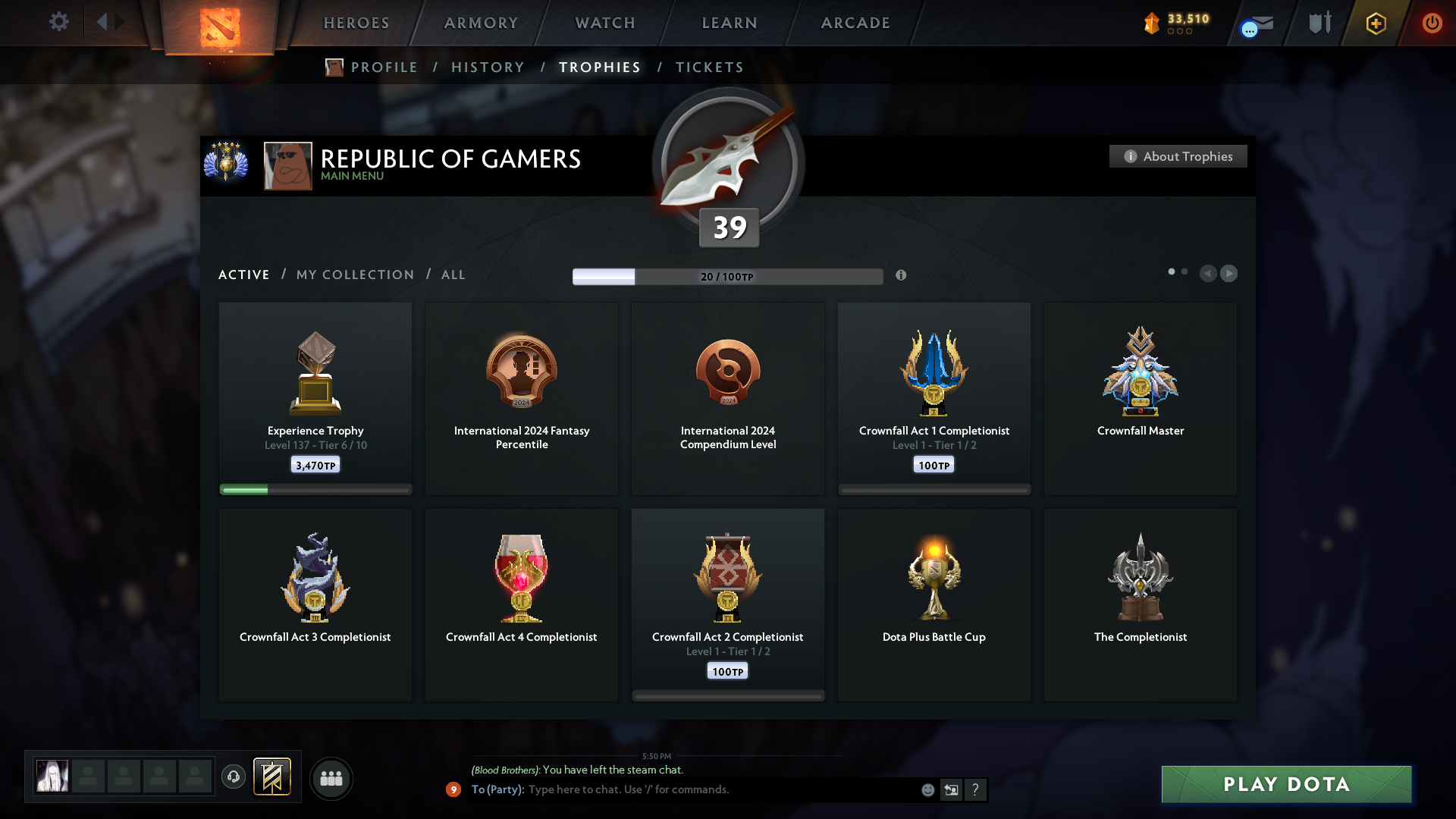
Task: Switch to My Collection view
Action: click(x=354, y=275)
